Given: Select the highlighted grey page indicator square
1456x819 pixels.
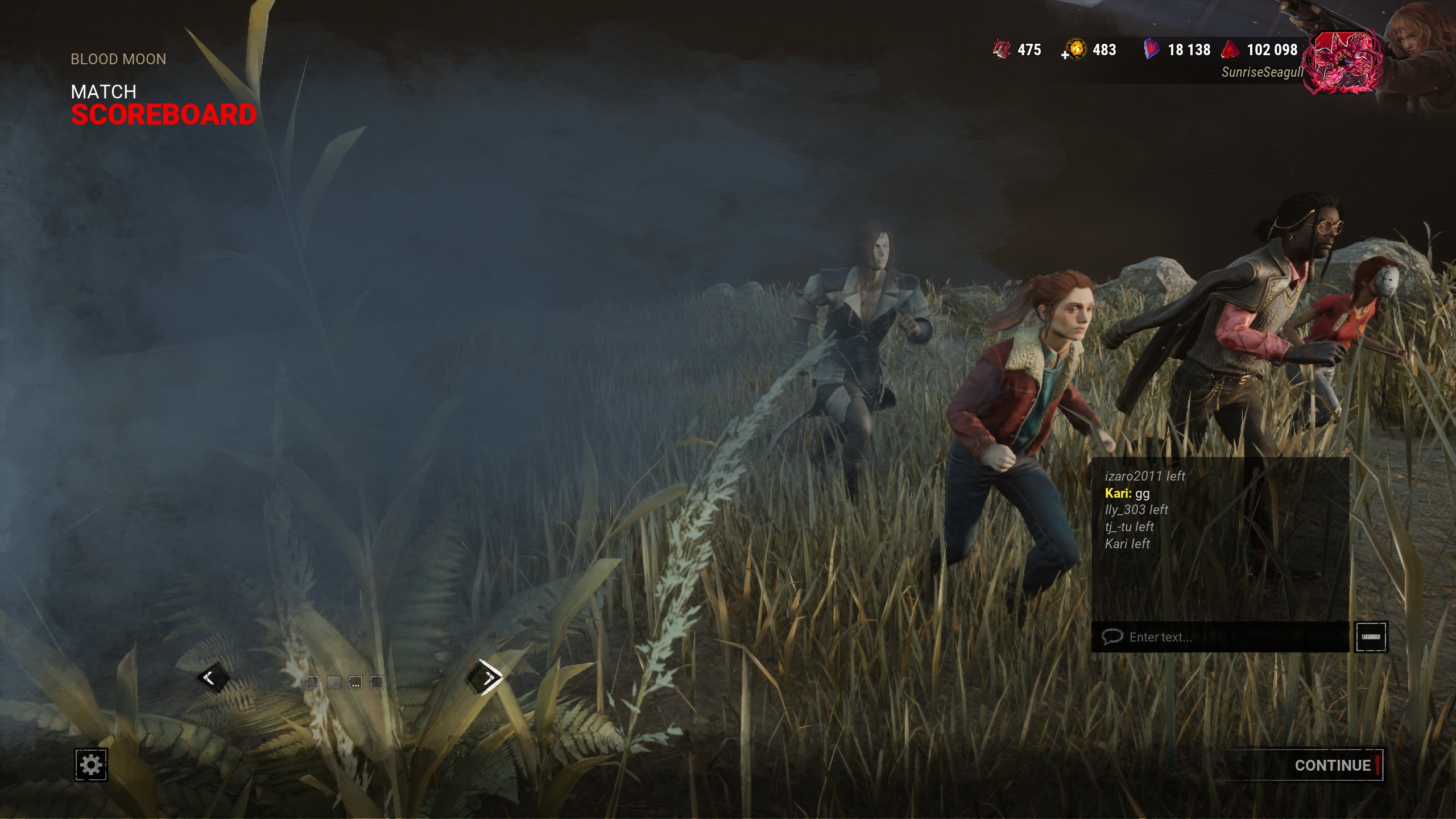Looking at the screenshot, I should pos(334,682).
